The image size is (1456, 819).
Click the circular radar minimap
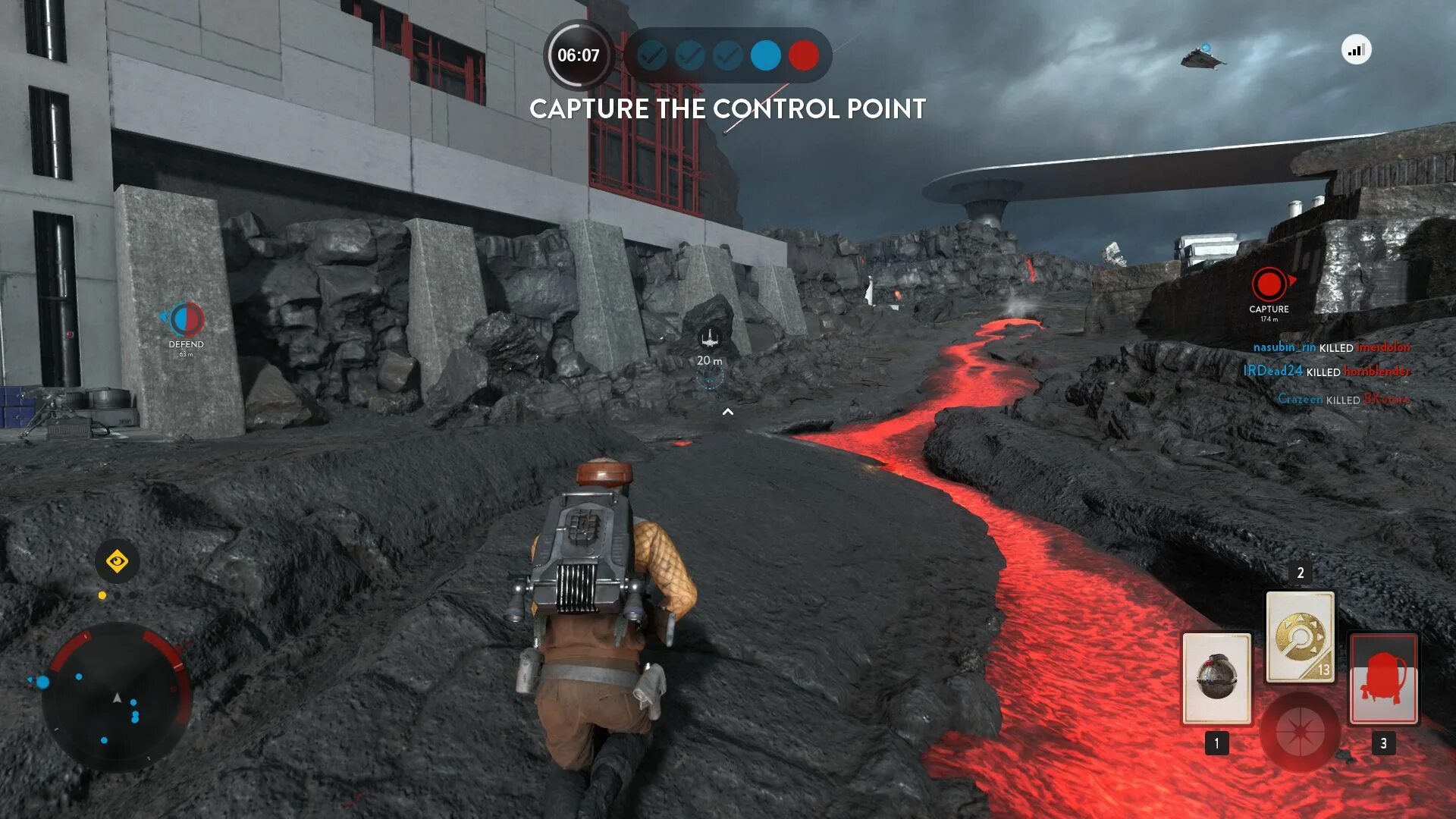click(117, 696)
